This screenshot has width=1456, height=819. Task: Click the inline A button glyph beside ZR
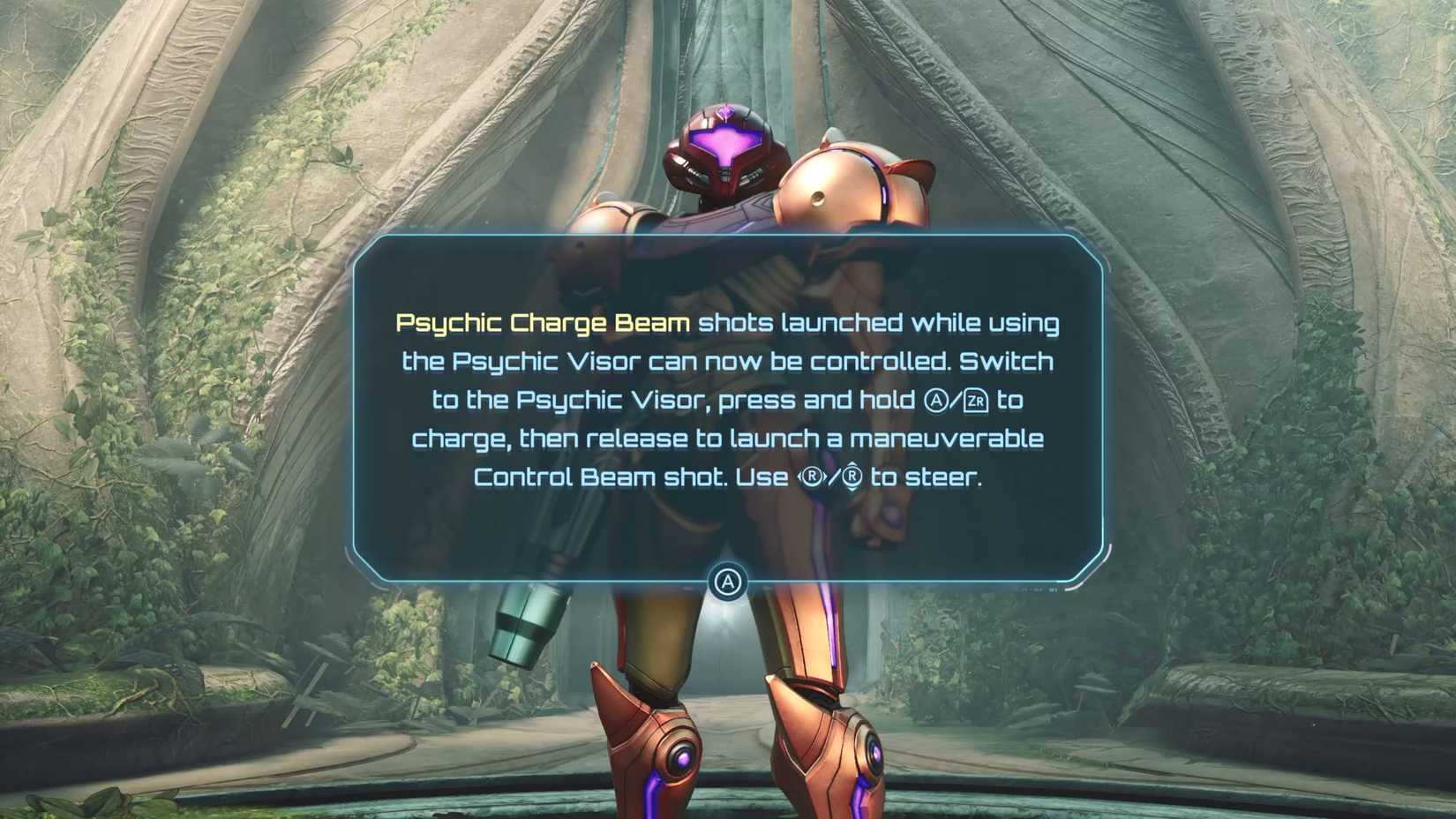coord(937,400)
